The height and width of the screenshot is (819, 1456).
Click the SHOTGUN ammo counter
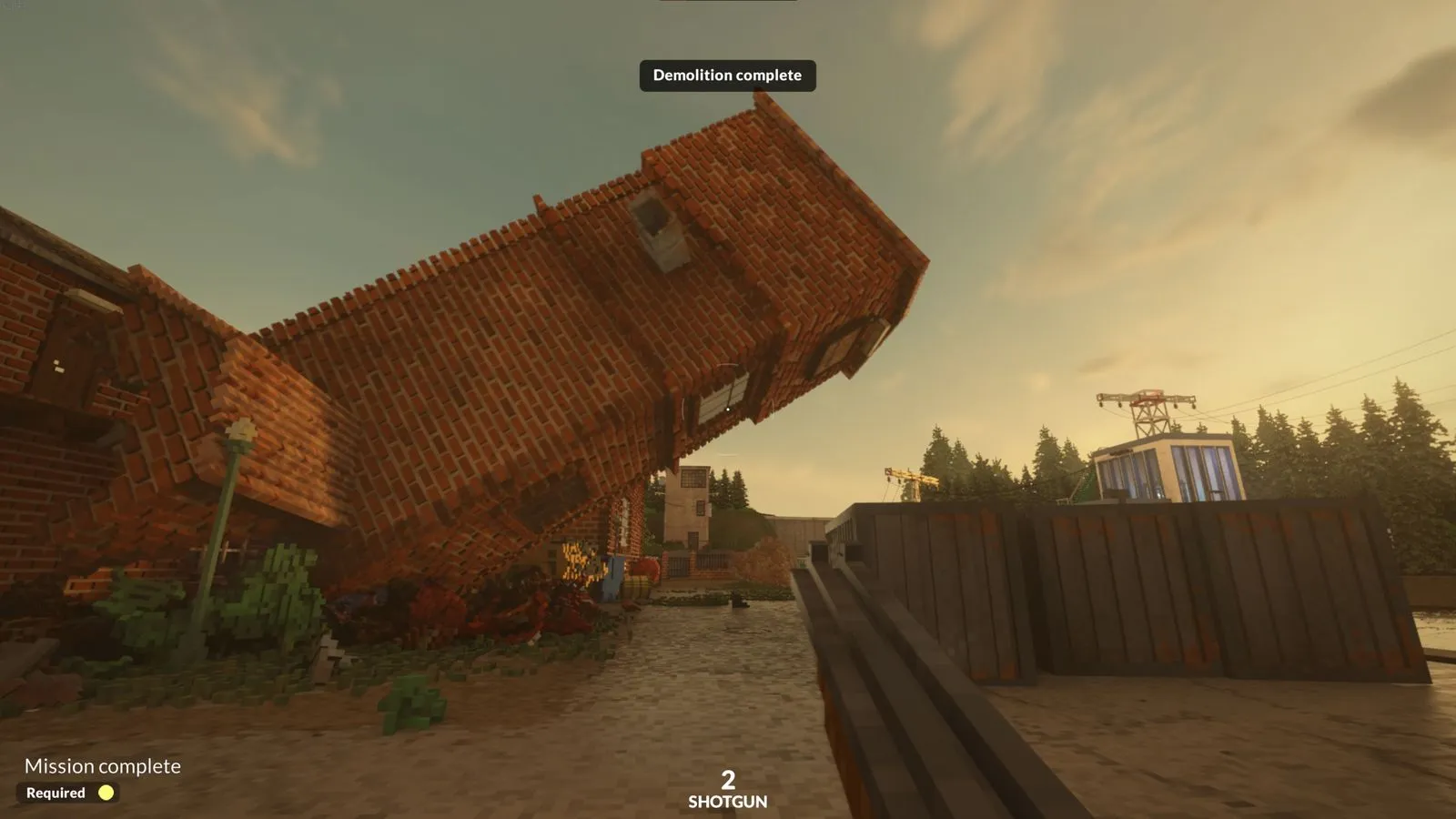pos(727,802)
